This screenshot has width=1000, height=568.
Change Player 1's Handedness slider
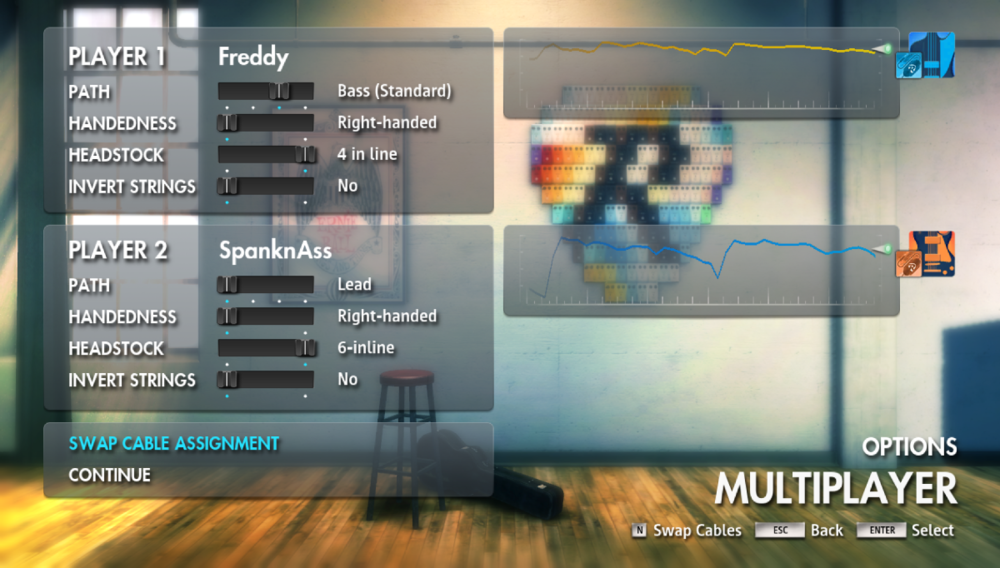tap(266, 123)
